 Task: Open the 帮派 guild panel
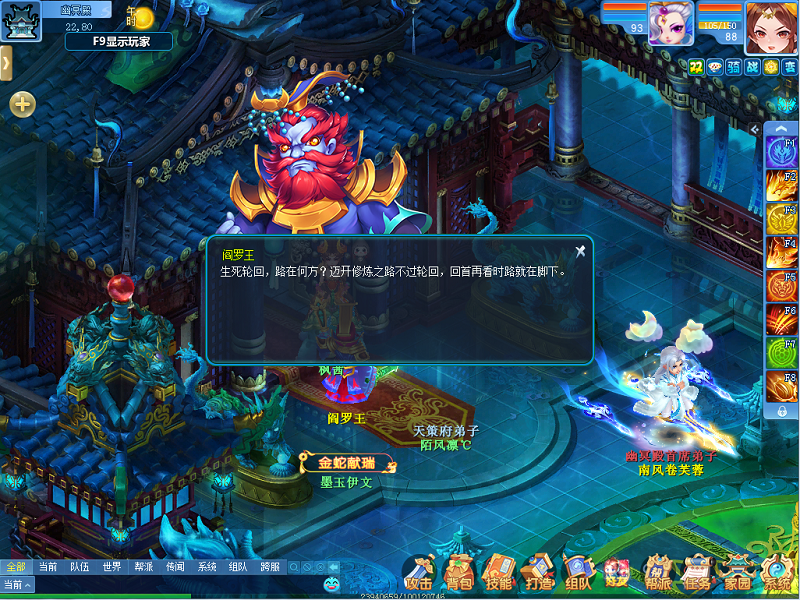pyautogui.click(x=657, y=573)
